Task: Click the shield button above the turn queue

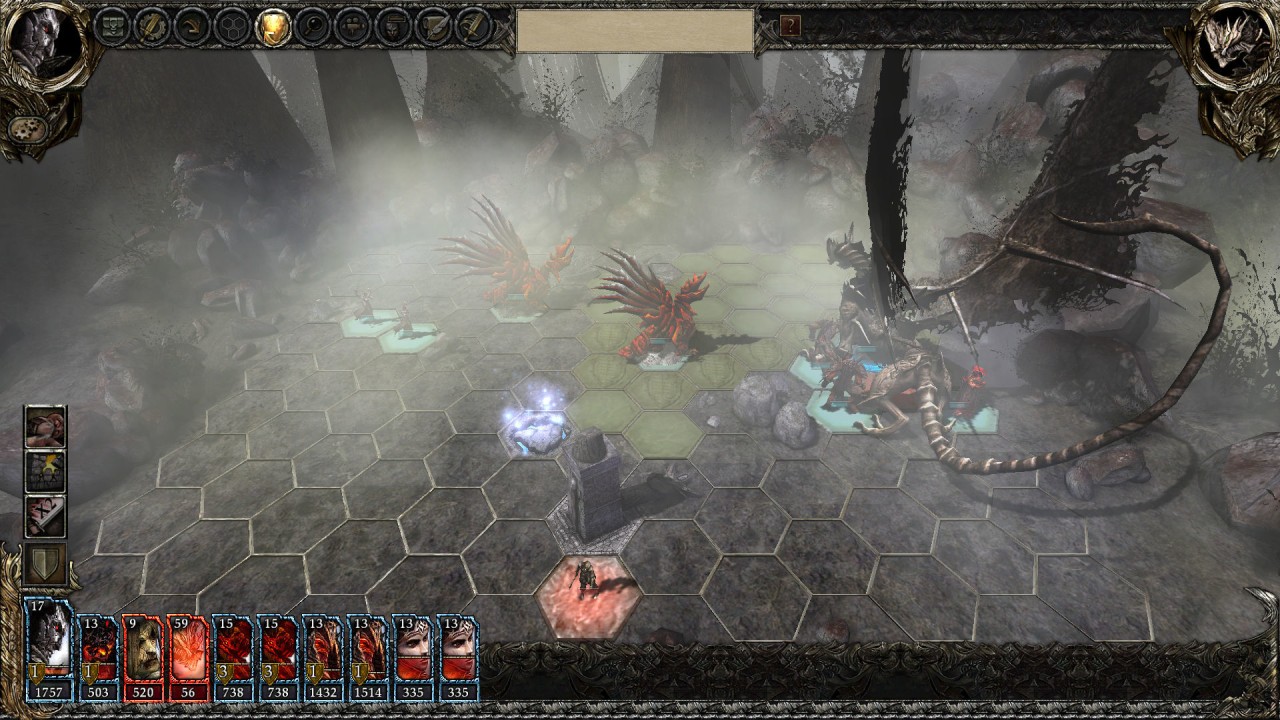Action: coord(46,565)
